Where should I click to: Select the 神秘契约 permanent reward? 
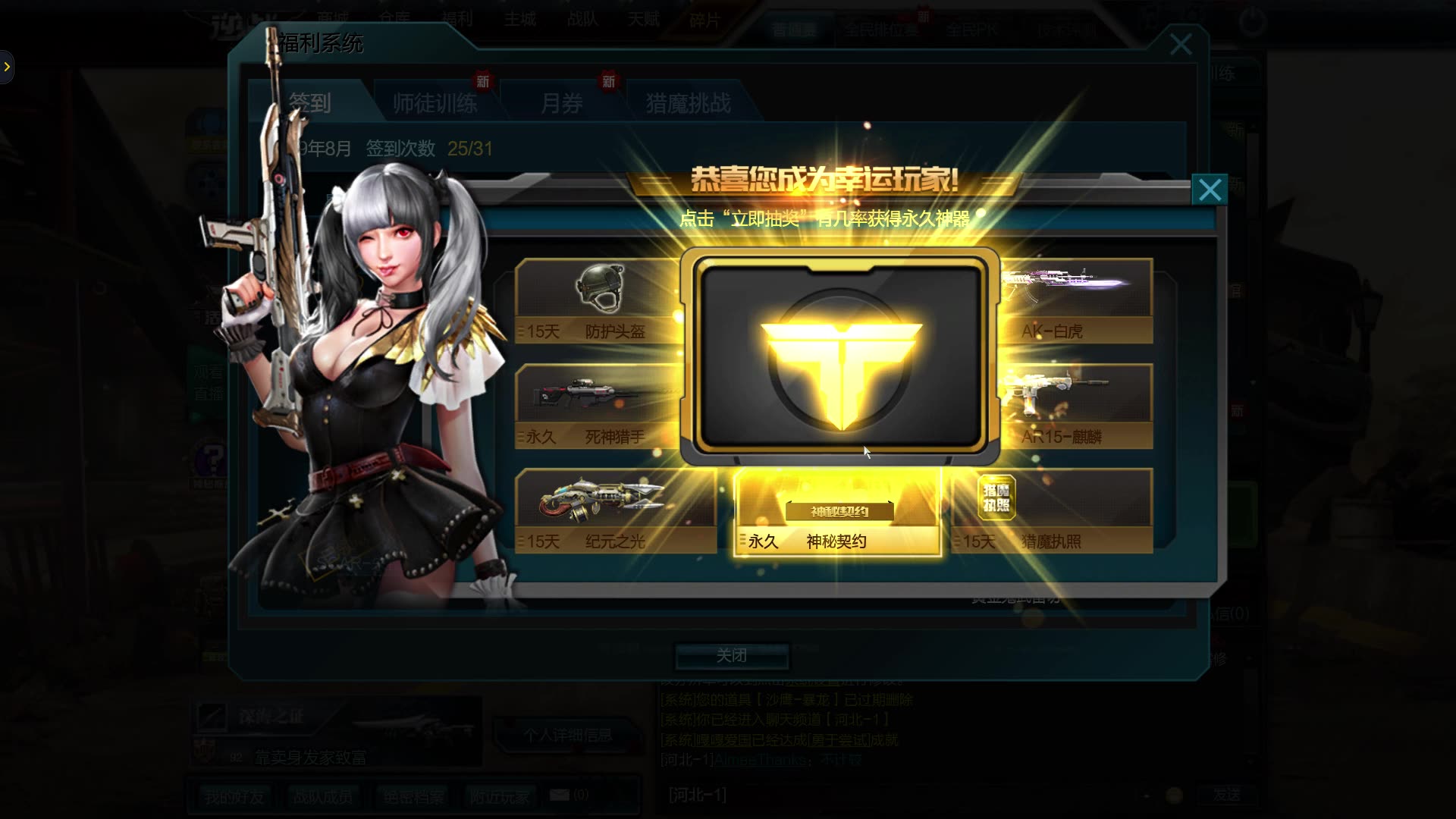point(838,512)
